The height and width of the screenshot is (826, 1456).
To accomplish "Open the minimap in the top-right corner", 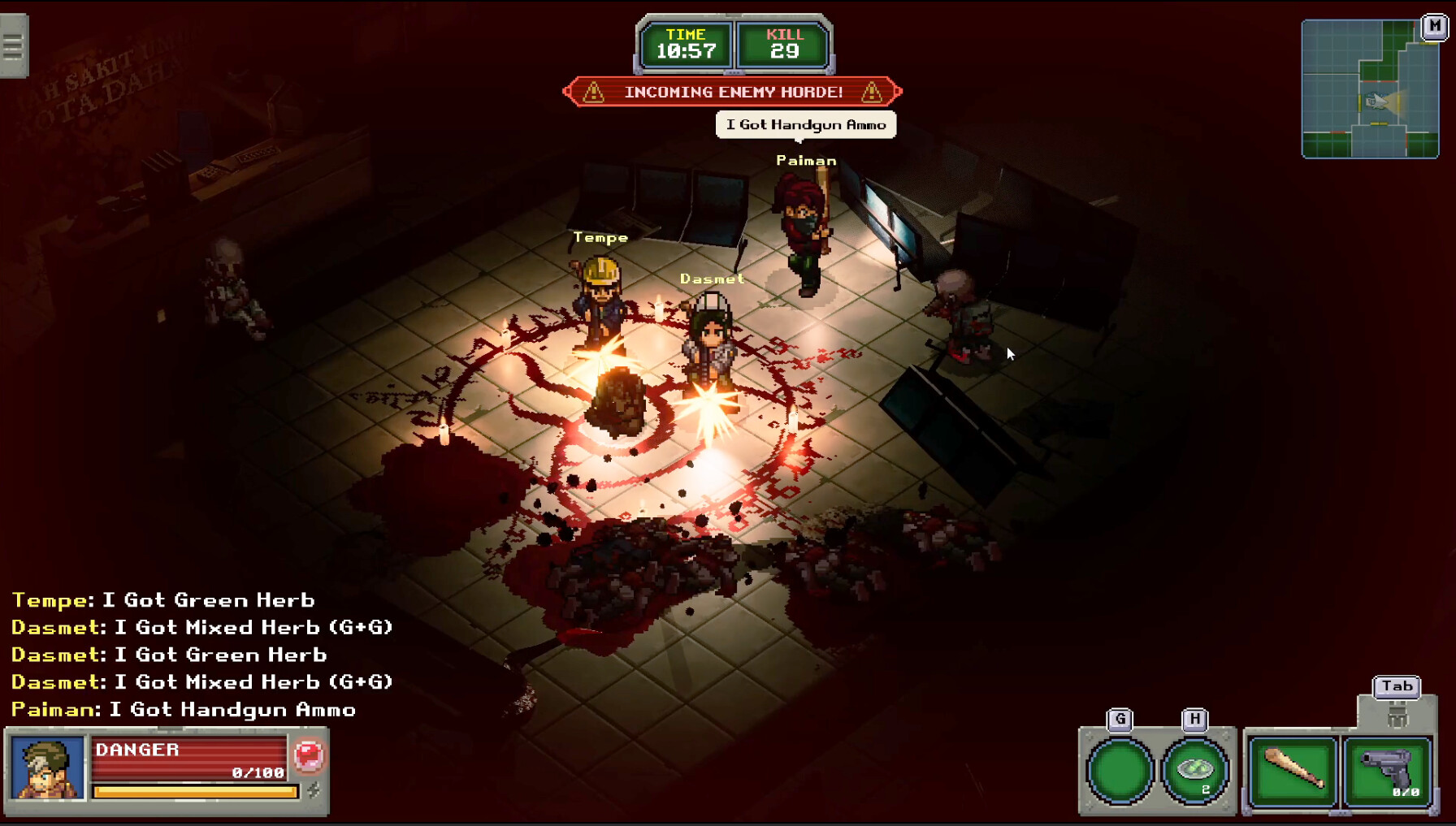I will click(1370, 89).
